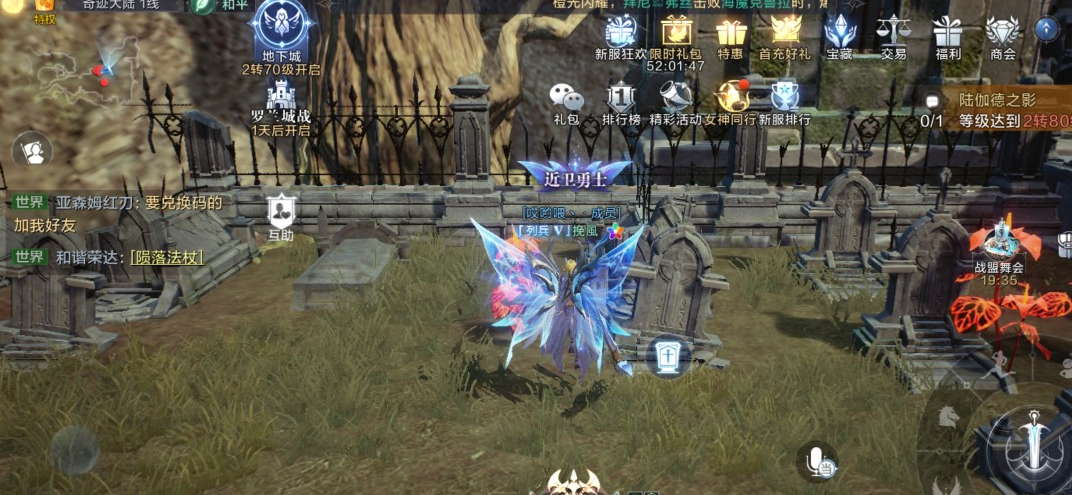Open the 特惠 special offers icon
Viewport: 1072px width, 495px height.
point(730,34)
